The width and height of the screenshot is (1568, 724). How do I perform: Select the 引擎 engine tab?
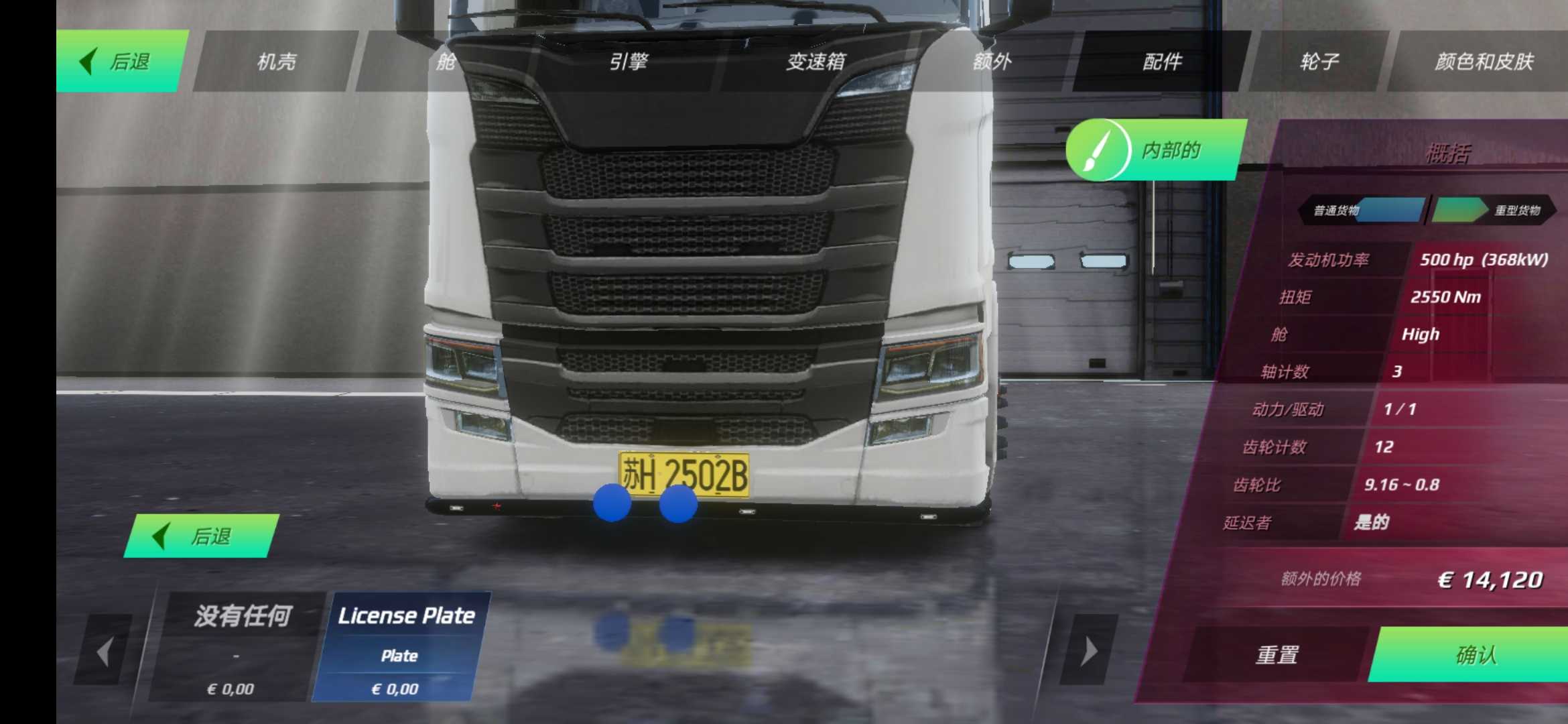click(628, 62)
